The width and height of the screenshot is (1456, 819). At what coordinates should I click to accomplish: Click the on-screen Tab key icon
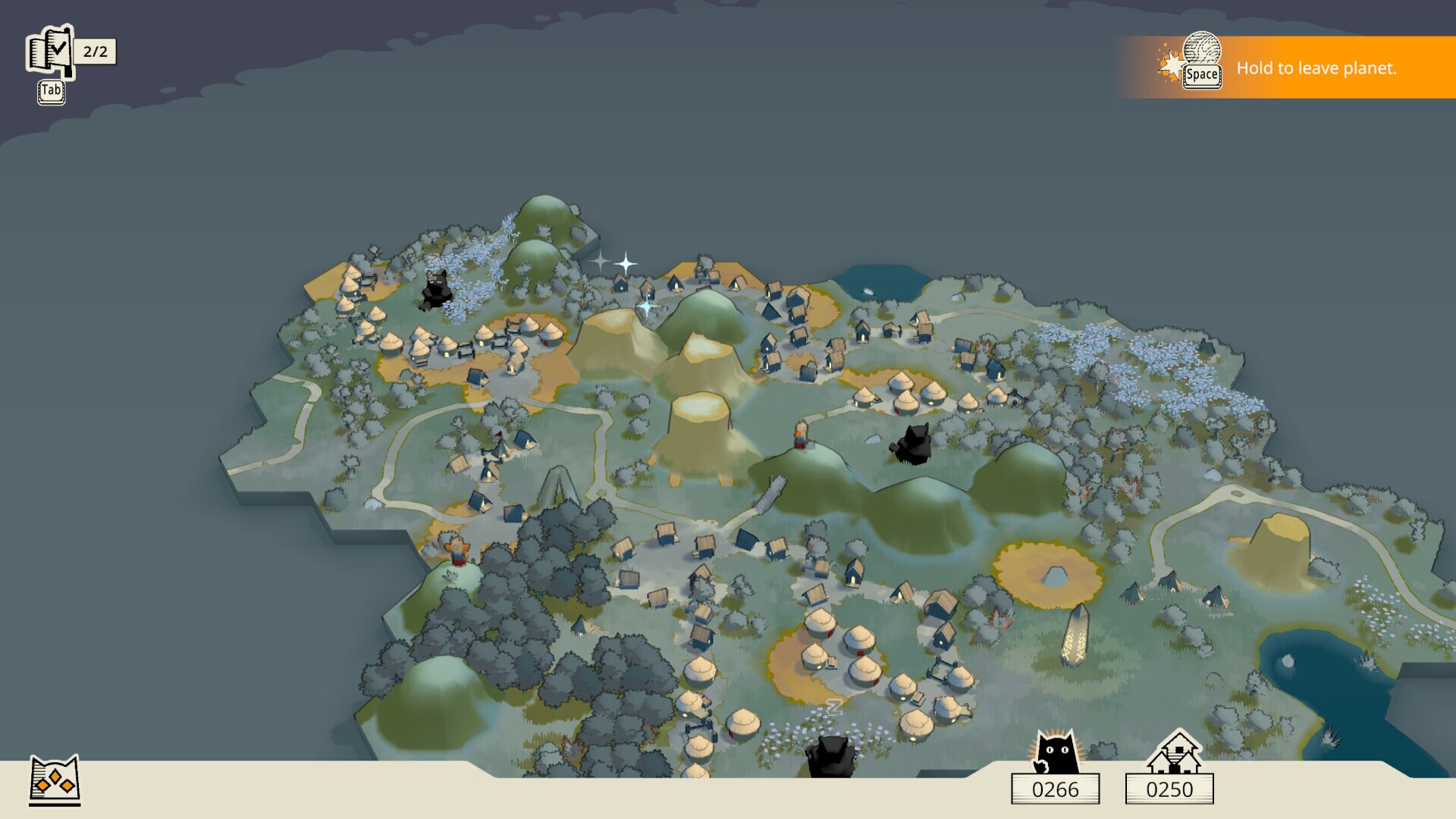tap(50, 91)
